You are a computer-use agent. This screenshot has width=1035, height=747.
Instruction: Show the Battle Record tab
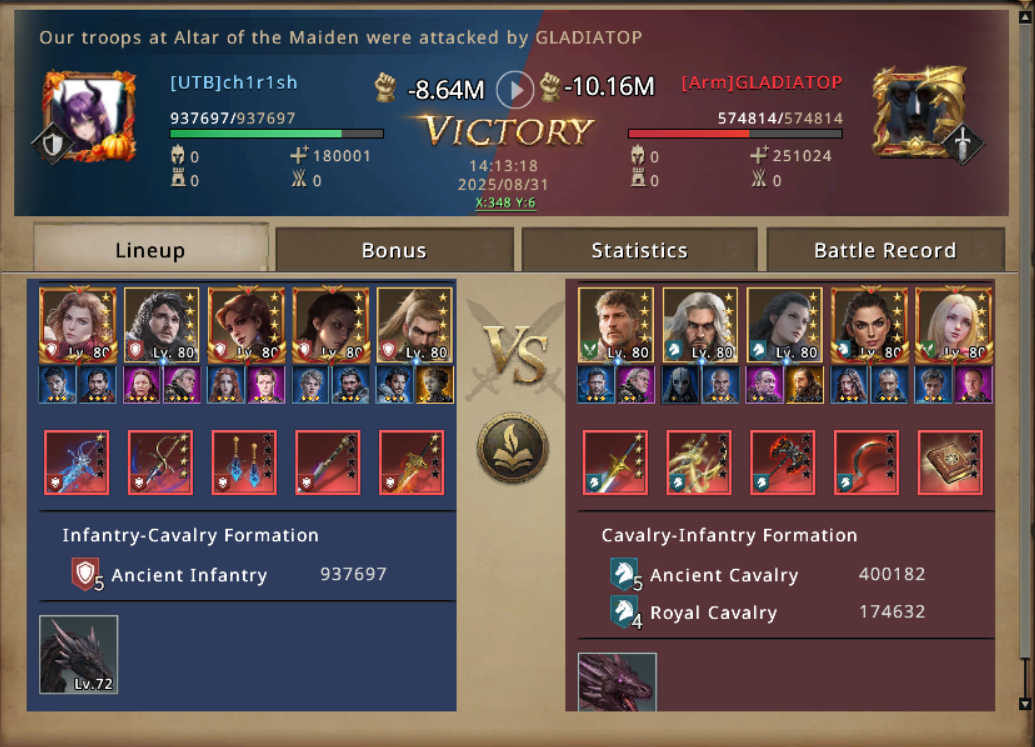coord(885,250)
